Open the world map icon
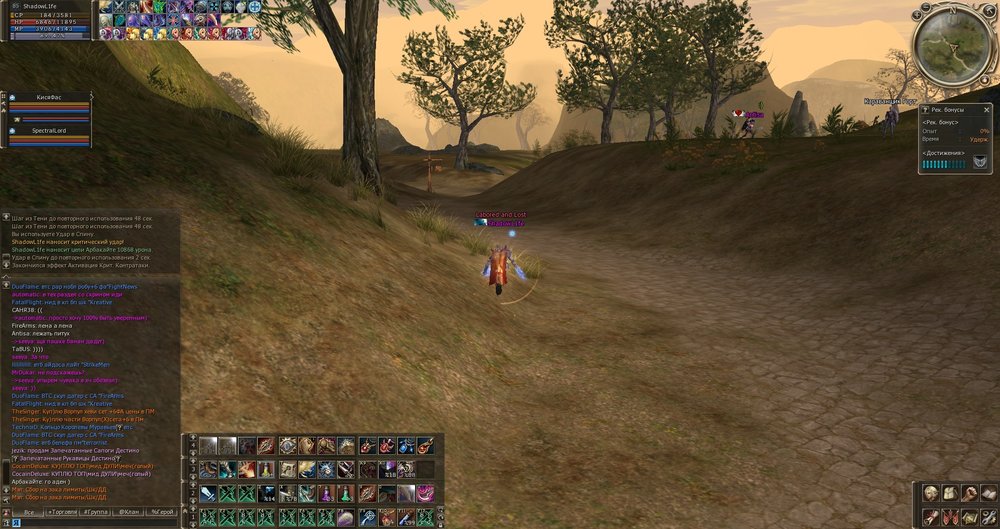Image resolution: width=1000 pixels, height=529 pixels. pos(968,516)
